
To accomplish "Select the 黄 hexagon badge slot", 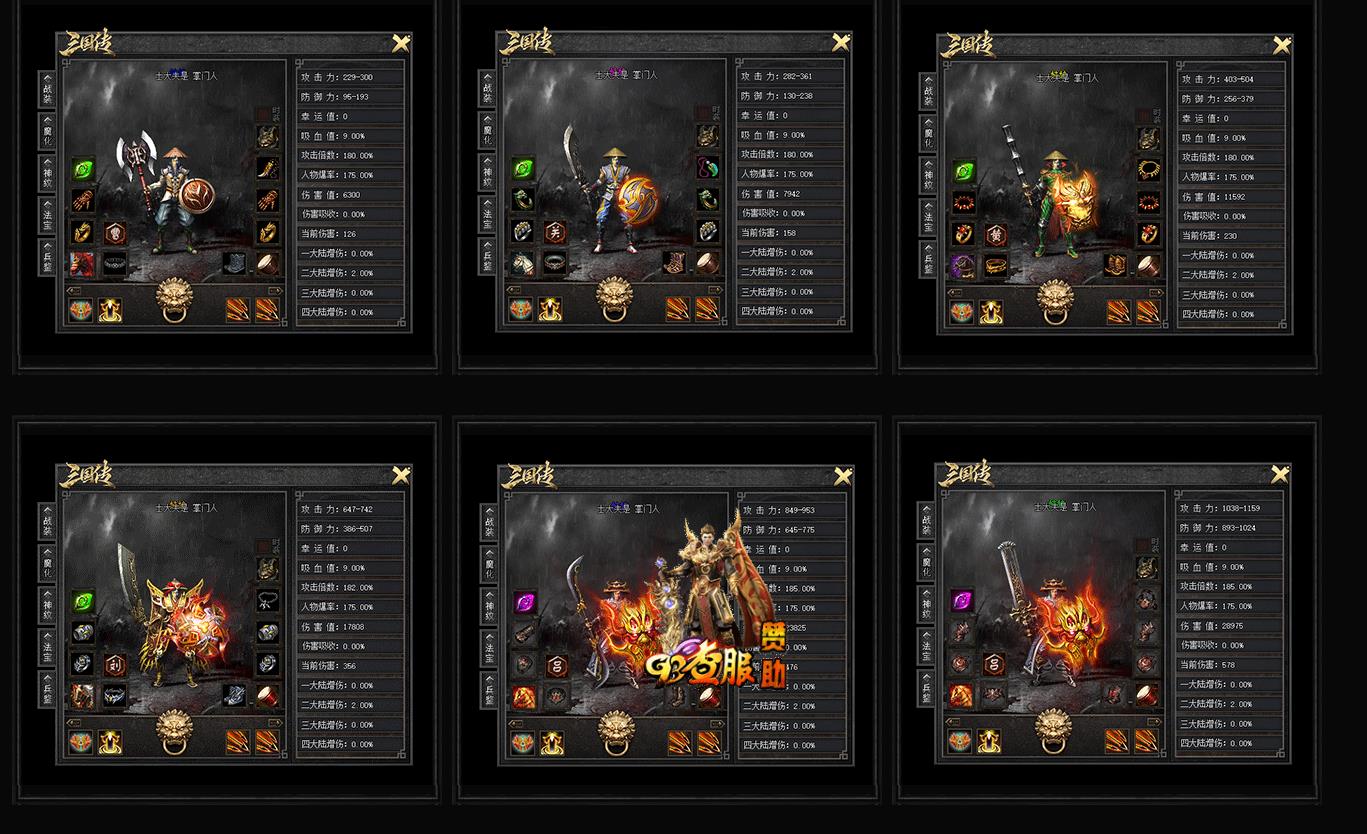I will point(994,234).
